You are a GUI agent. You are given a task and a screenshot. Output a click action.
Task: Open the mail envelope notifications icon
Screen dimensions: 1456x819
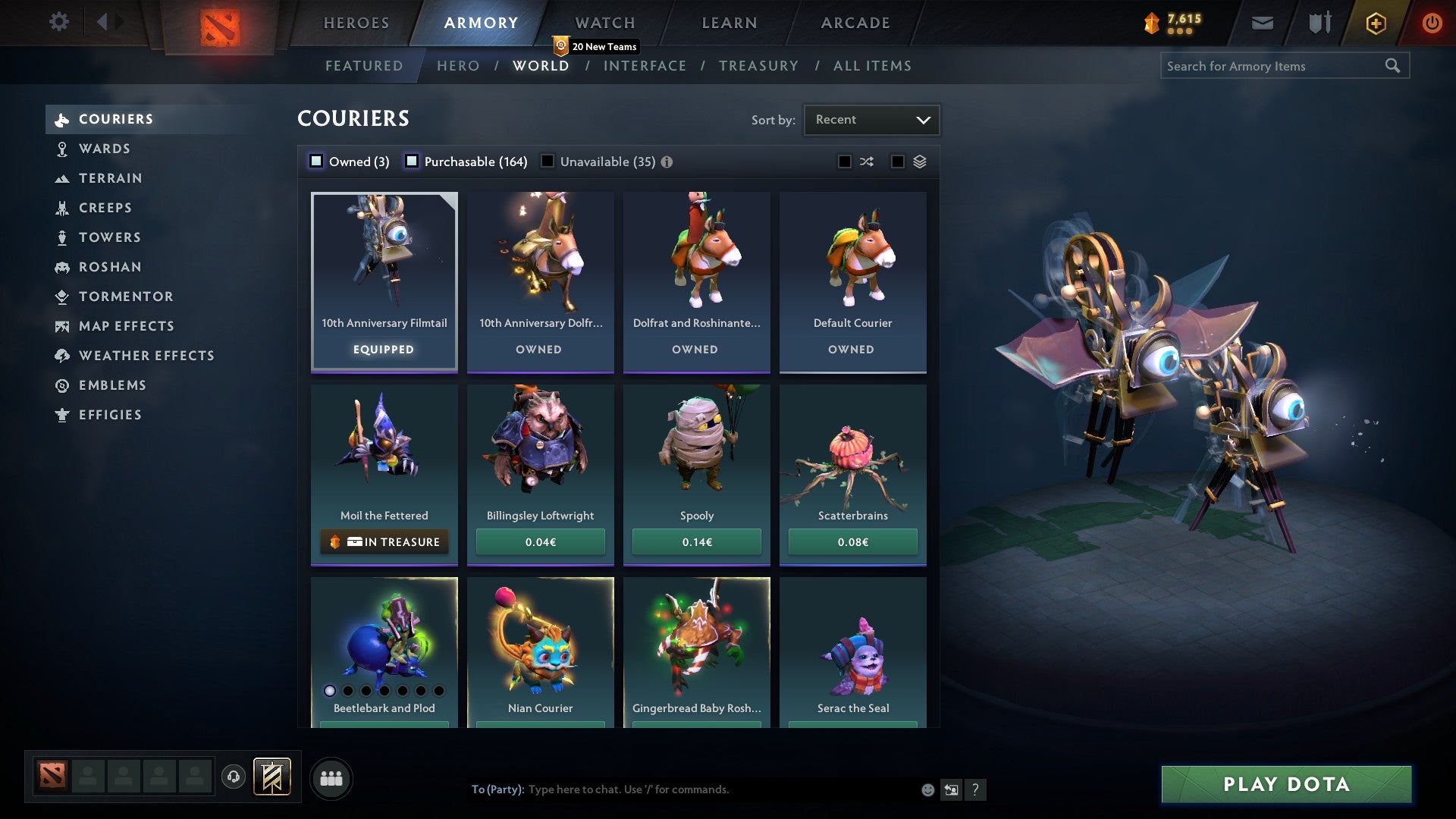(1261, 22)
